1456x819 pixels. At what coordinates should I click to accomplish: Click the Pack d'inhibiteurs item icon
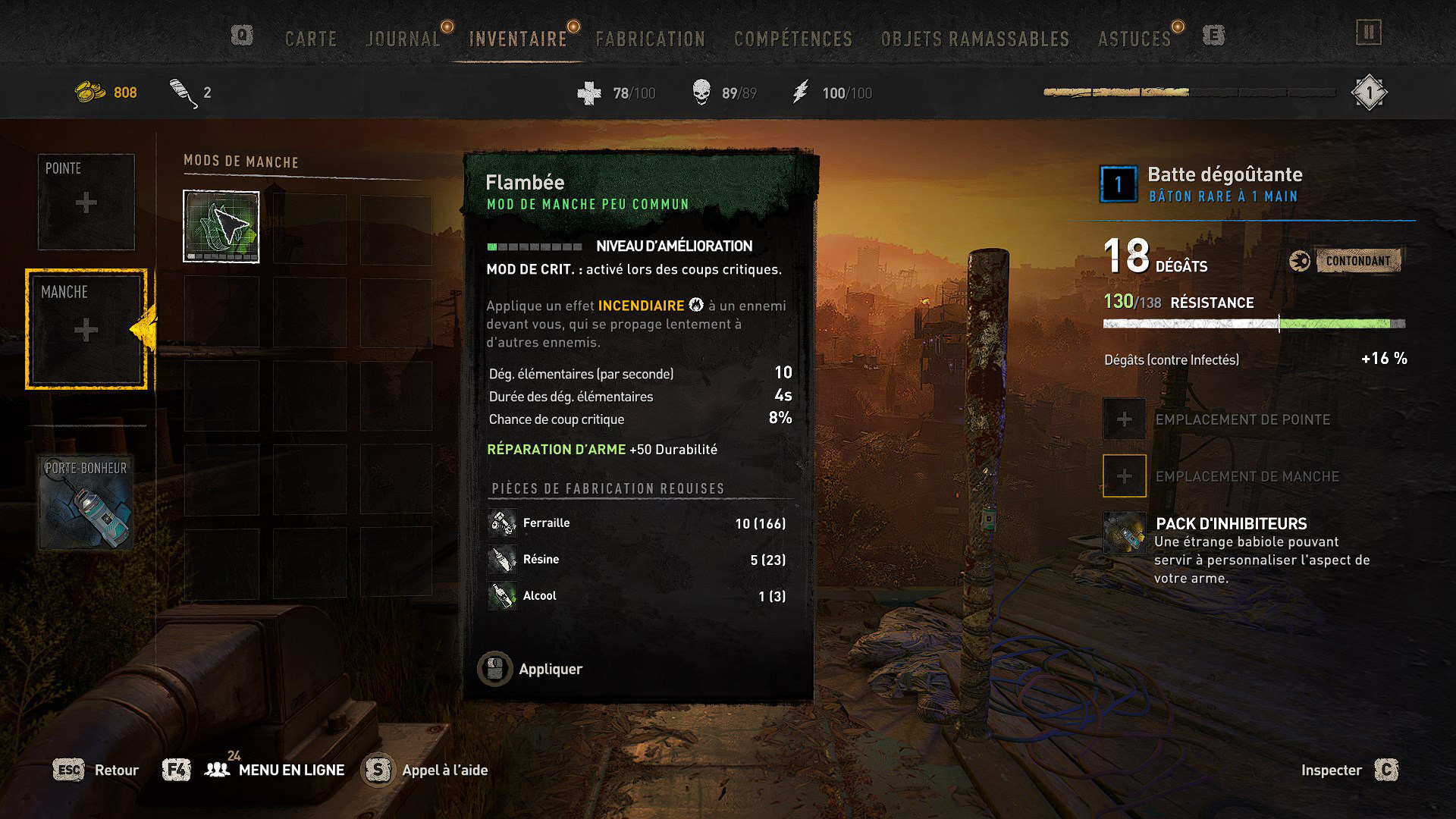coord(1124,532)
